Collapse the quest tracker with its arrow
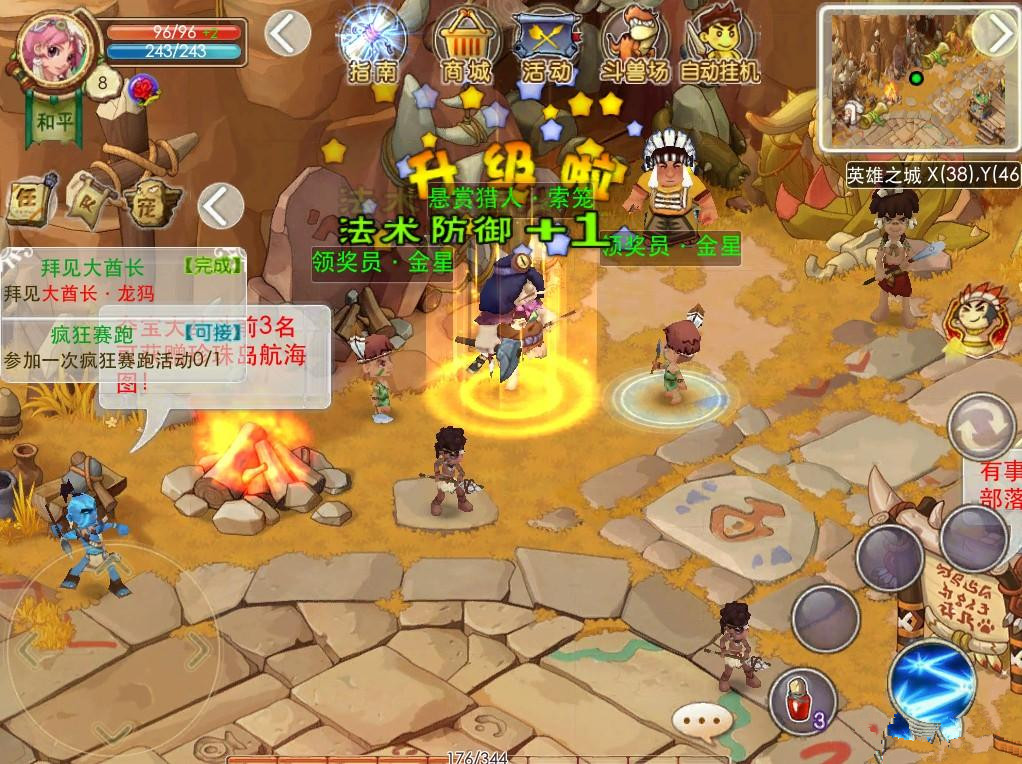The width and height of the screenshot is (1022, 764). [x=220, y=206]
